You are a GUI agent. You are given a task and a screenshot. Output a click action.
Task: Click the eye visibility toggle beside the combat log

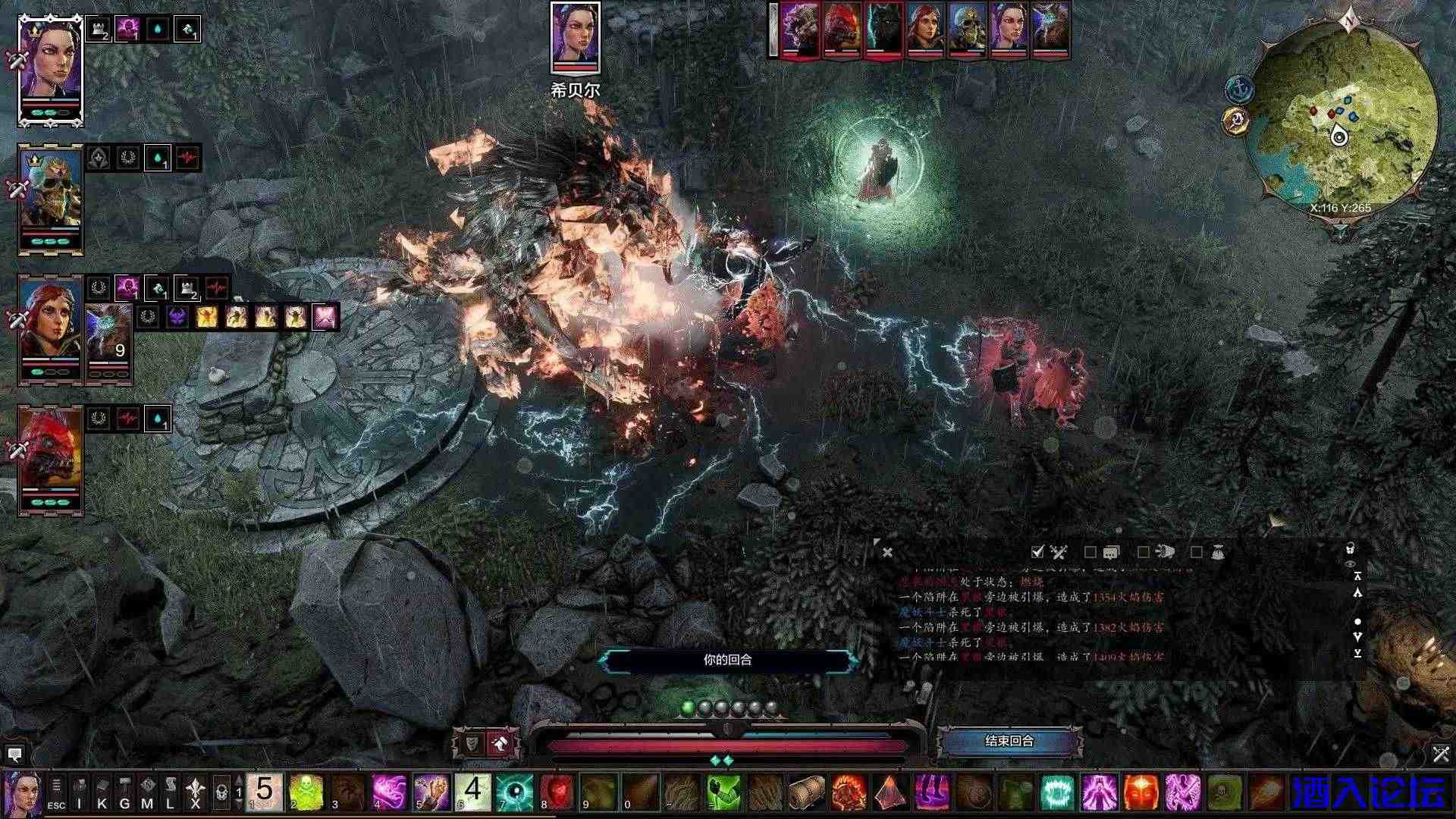pyautogui.click(x=1351, y=564)
